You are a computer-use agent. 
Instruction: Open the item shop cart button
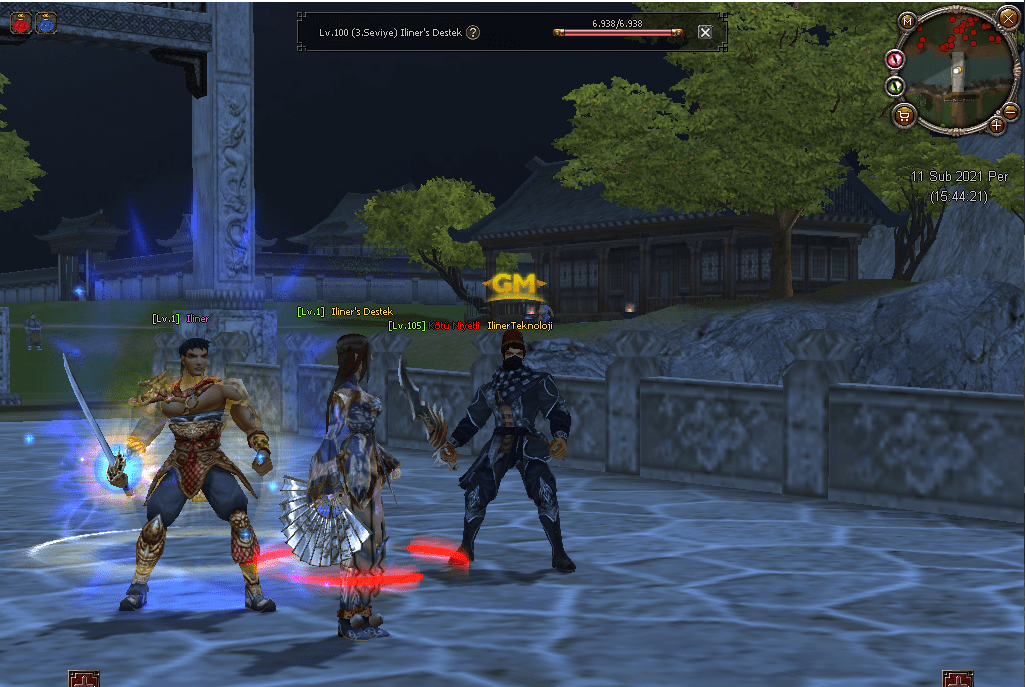tap(904, 114)
